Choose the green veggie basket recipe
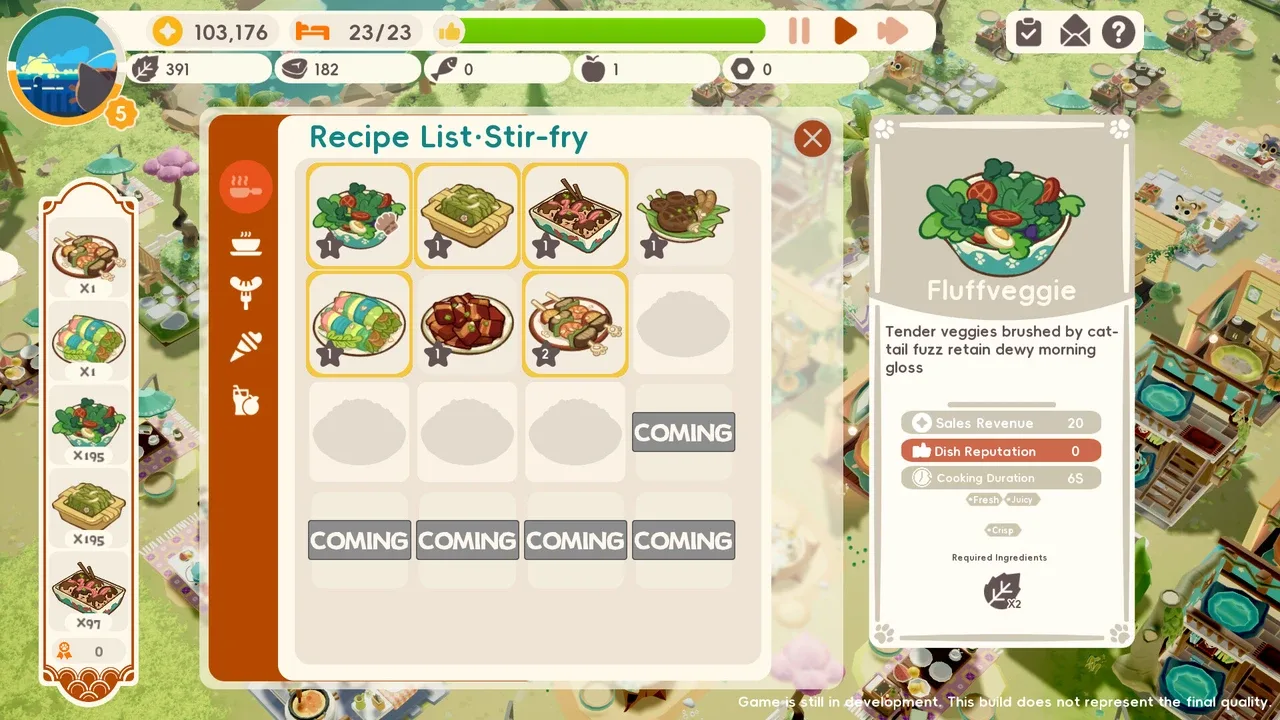The image size is (1280, 720). click(467, 215)
